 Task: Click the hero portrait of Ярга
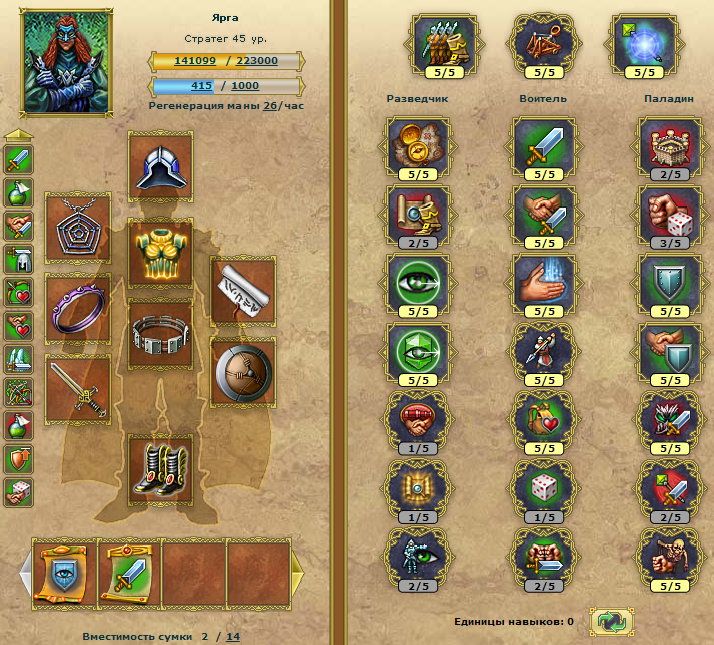[x=67, y=65]
